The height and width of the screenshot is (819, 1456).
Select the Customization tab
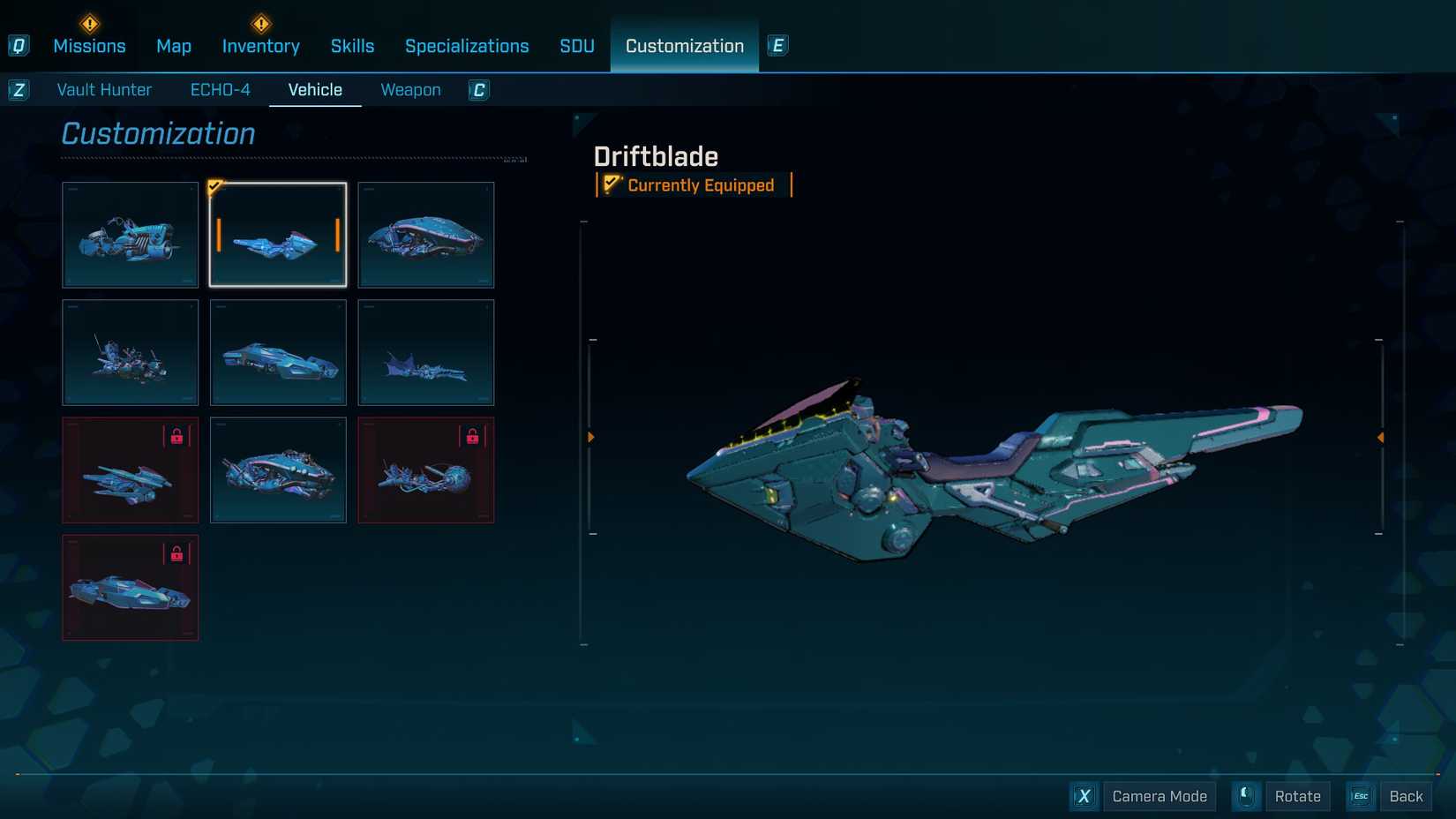point(685,46)
